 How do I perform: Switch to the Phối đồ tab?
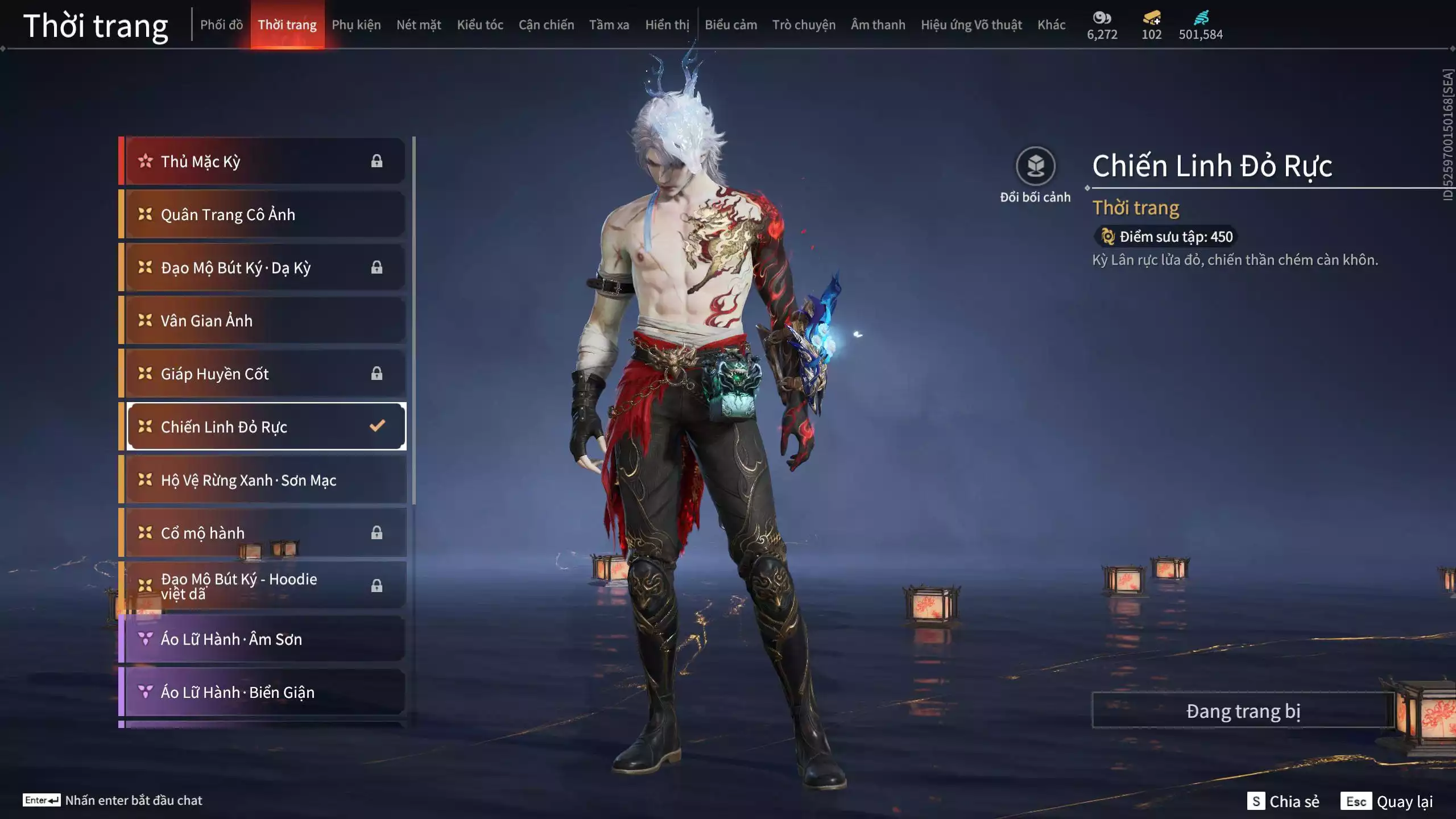(x=221, y=25)
